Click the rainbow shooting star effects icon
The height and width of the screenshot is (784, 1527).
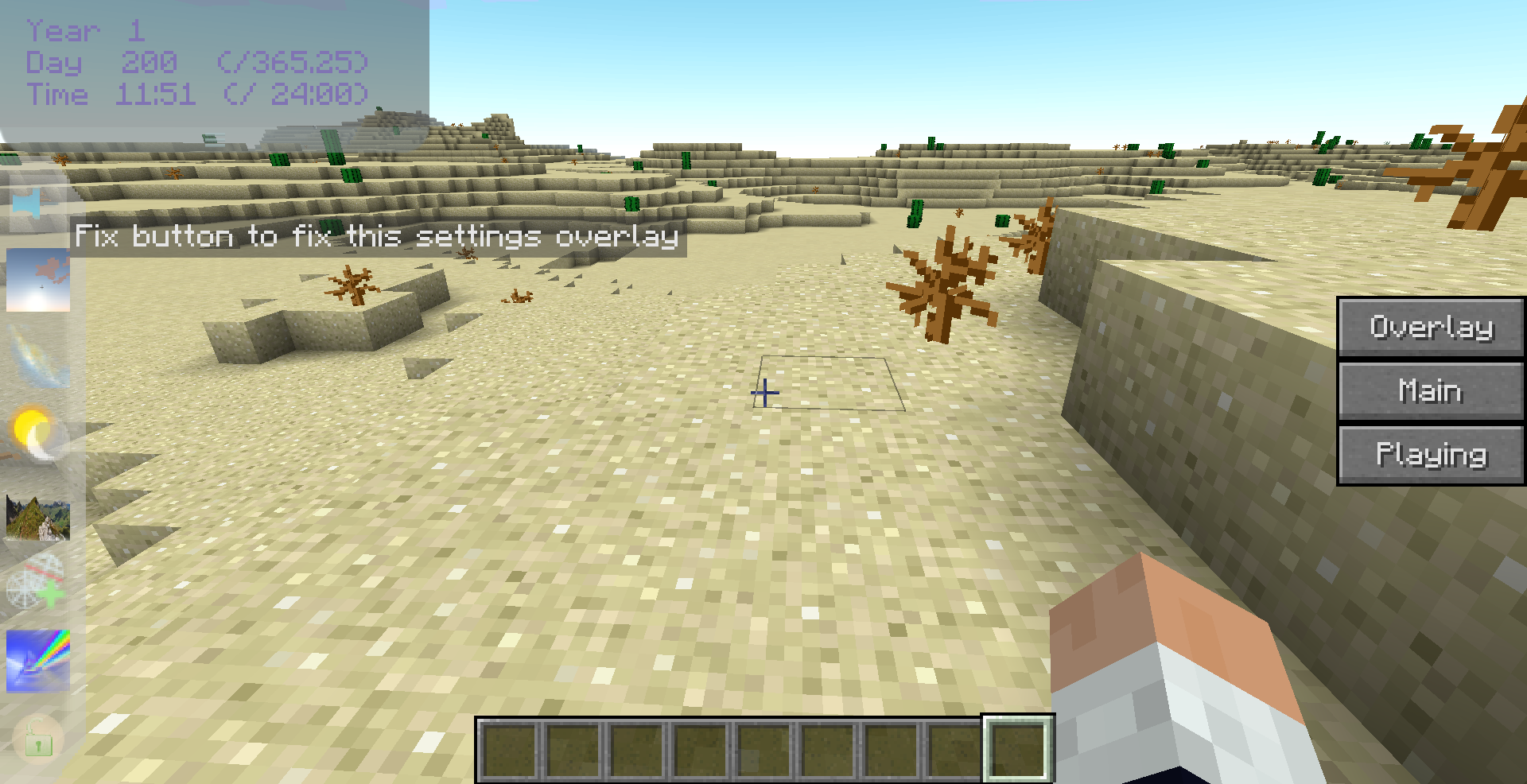(x=37, y=662)
